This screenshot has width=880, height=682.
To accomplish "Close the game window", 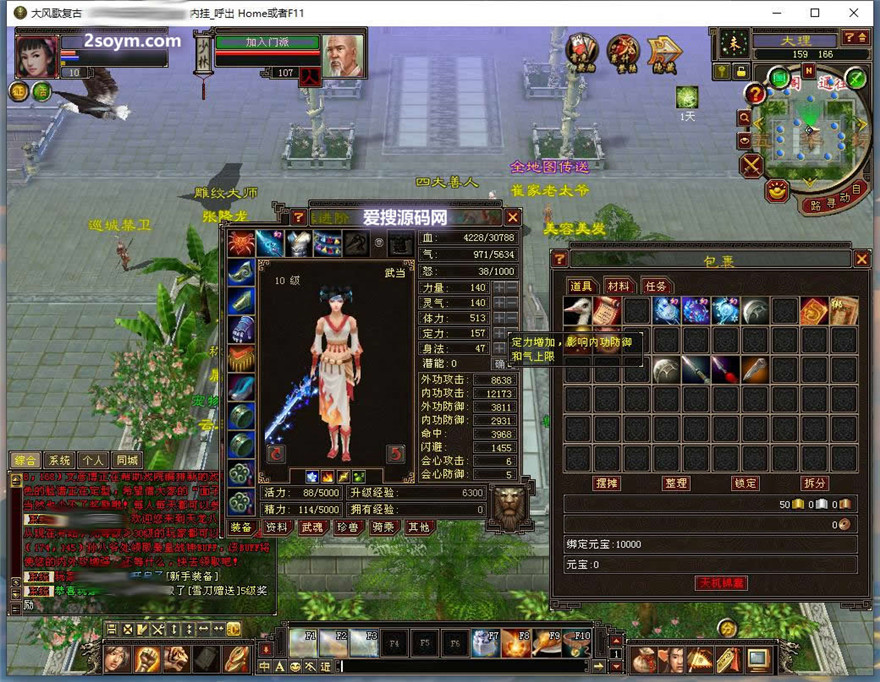I will tap(852, 13).
